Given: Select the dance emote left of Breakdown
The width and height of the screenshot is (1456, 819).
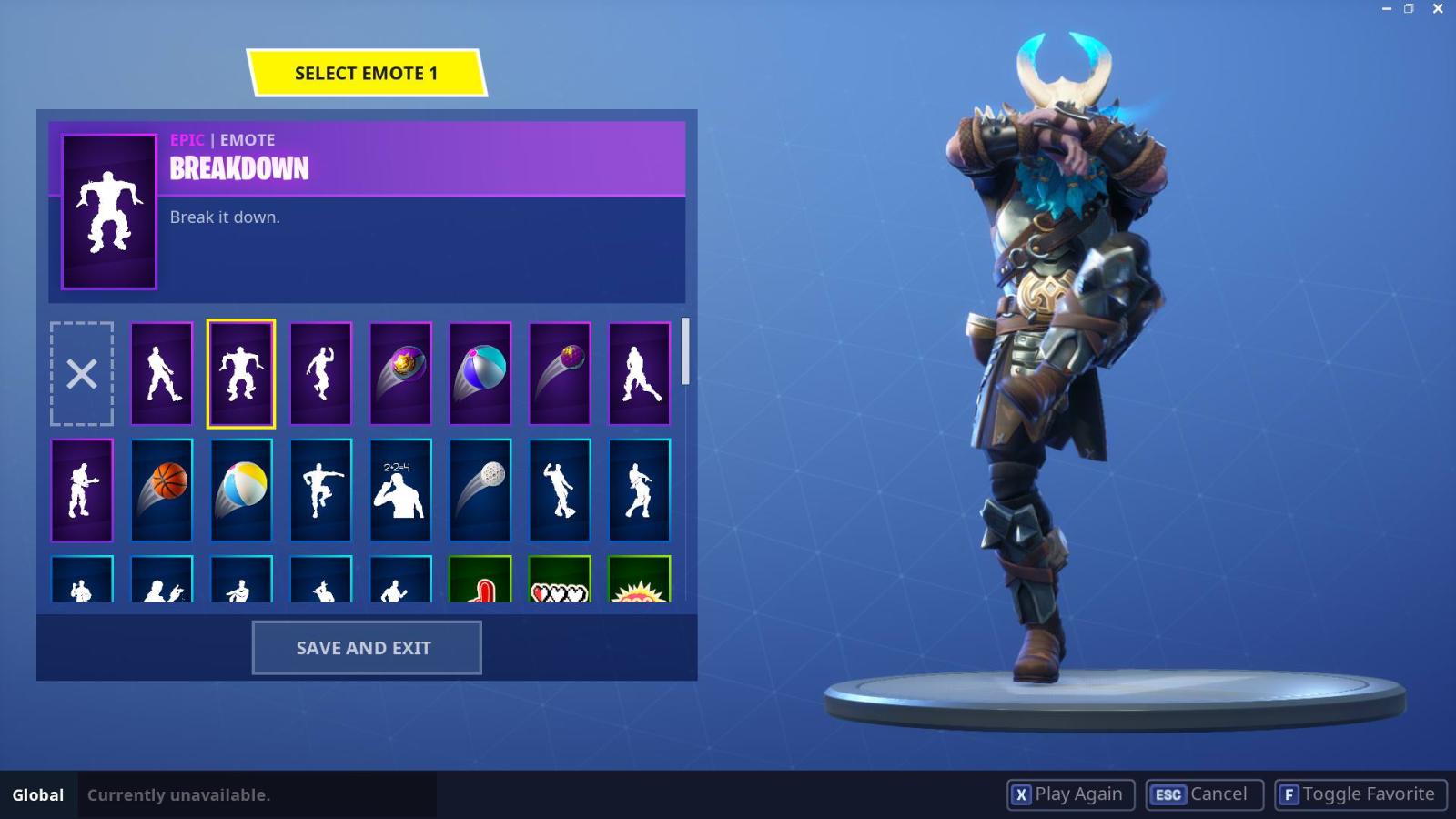Looking at the screenshot, I should coord(161,373).
